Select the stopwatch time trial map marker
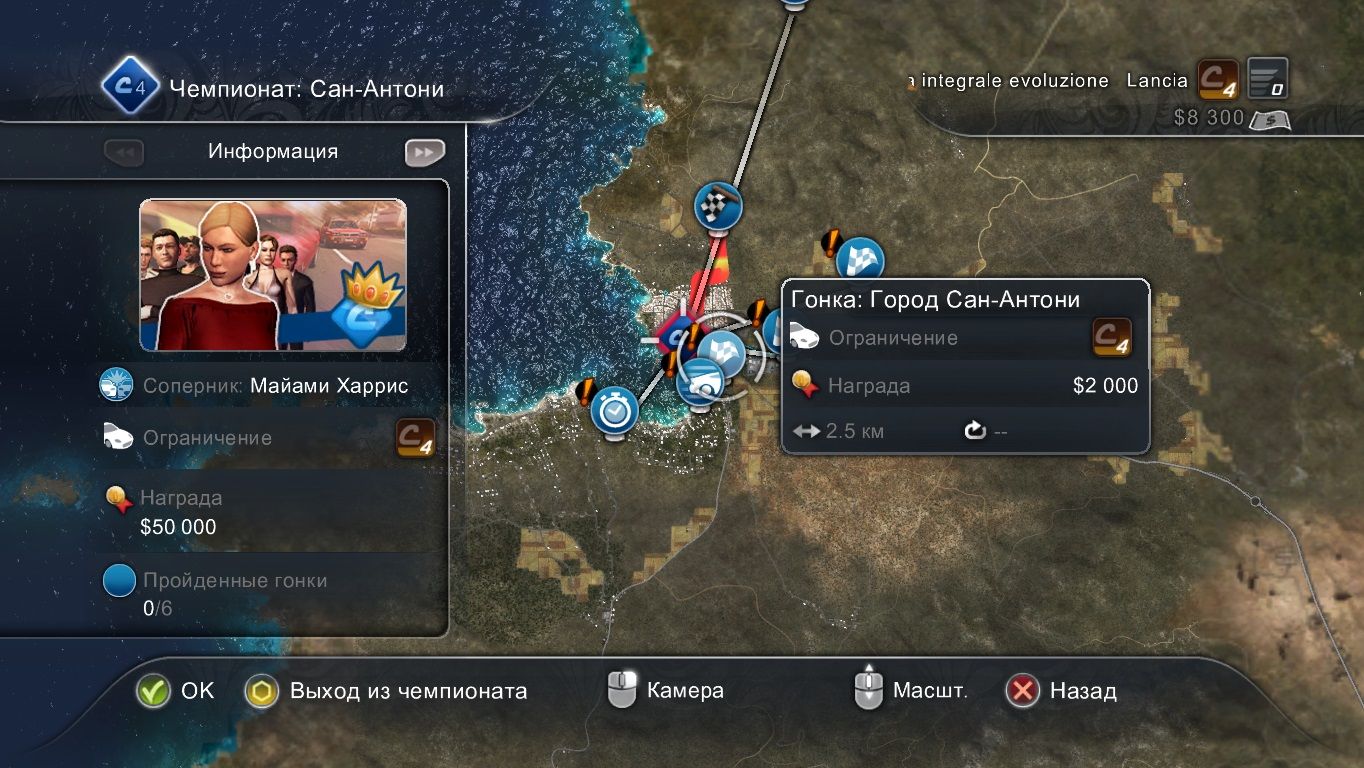 (614, 409)
